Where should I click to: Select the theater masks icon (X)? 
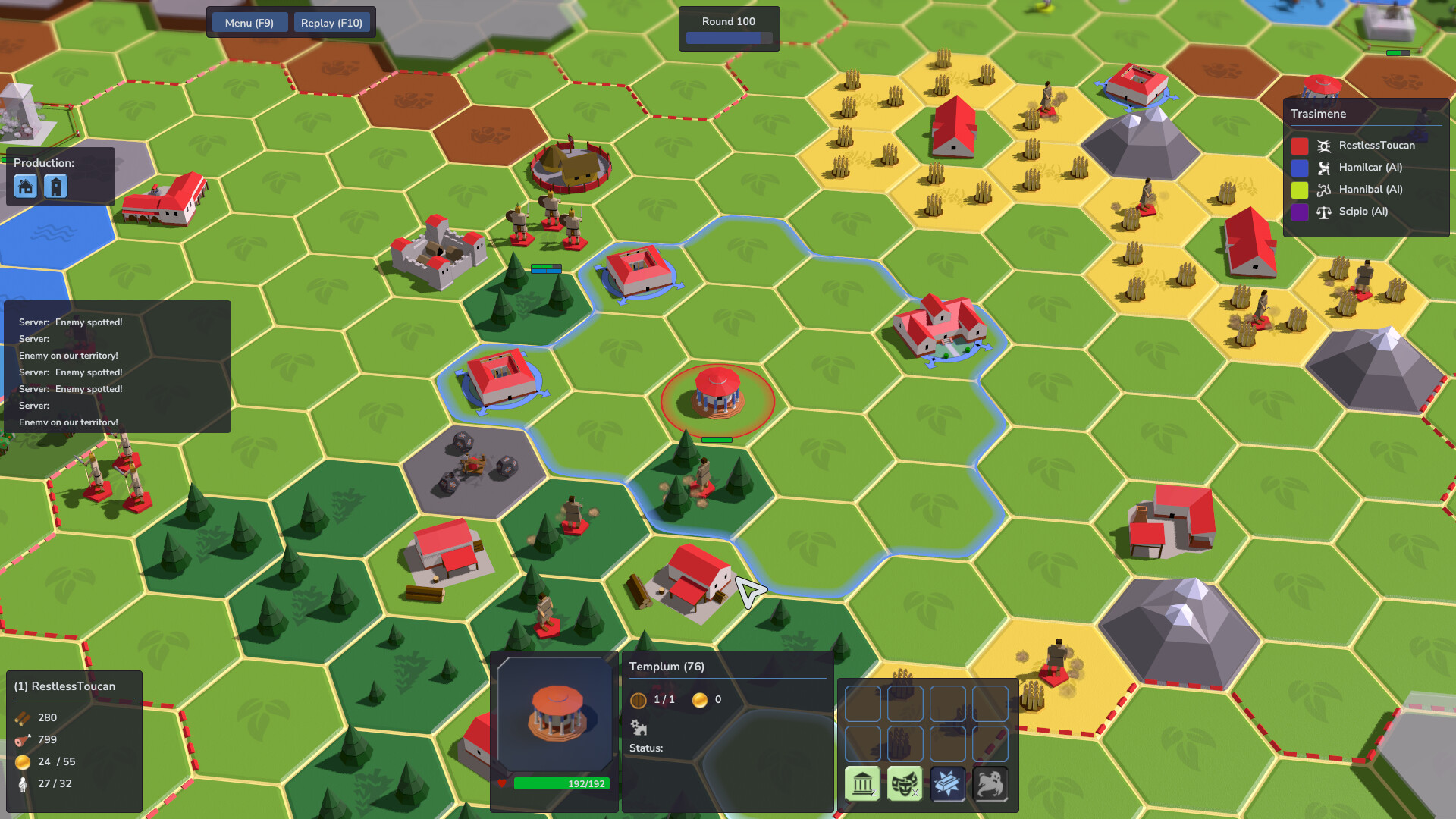[x=904, y=783]
